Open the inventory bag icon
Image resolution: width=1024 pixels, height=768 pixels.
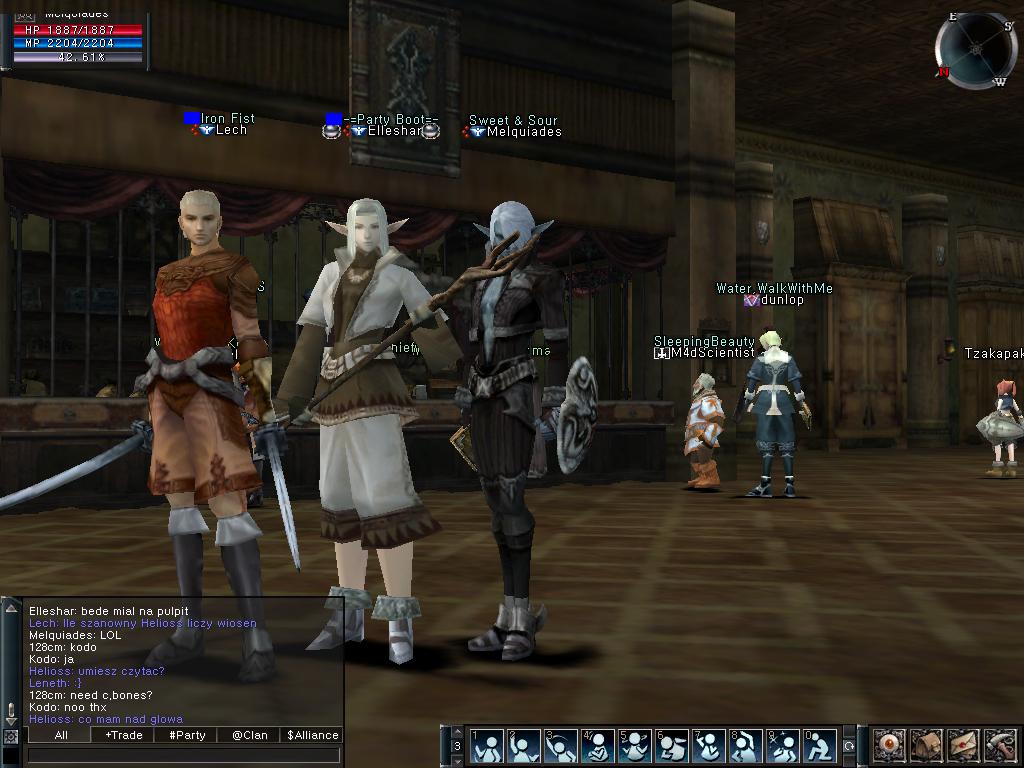[926, 746]
